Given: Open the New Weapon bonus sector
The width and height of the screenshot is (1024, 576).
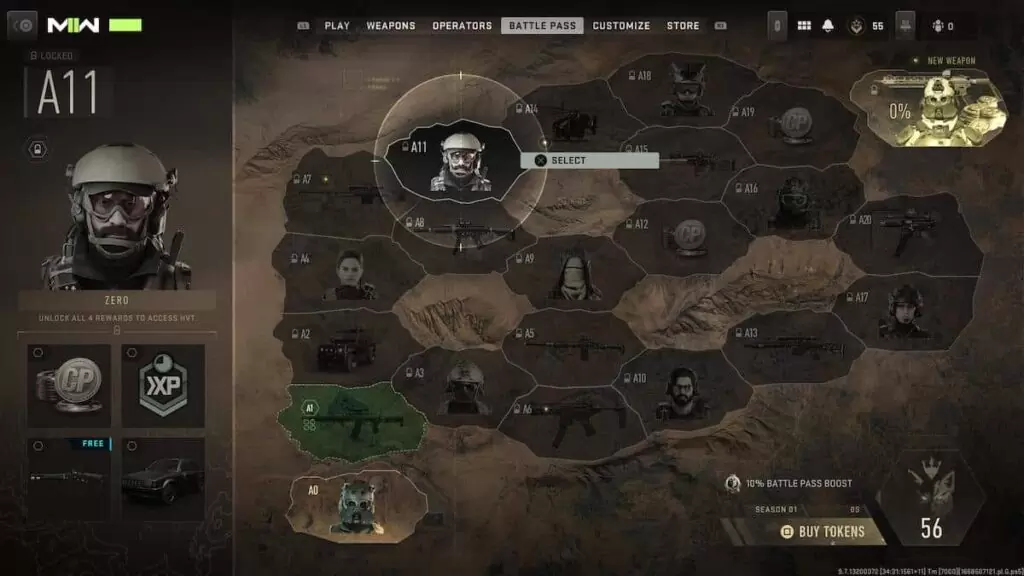Looking at the screenshot, I should (930, 107).
